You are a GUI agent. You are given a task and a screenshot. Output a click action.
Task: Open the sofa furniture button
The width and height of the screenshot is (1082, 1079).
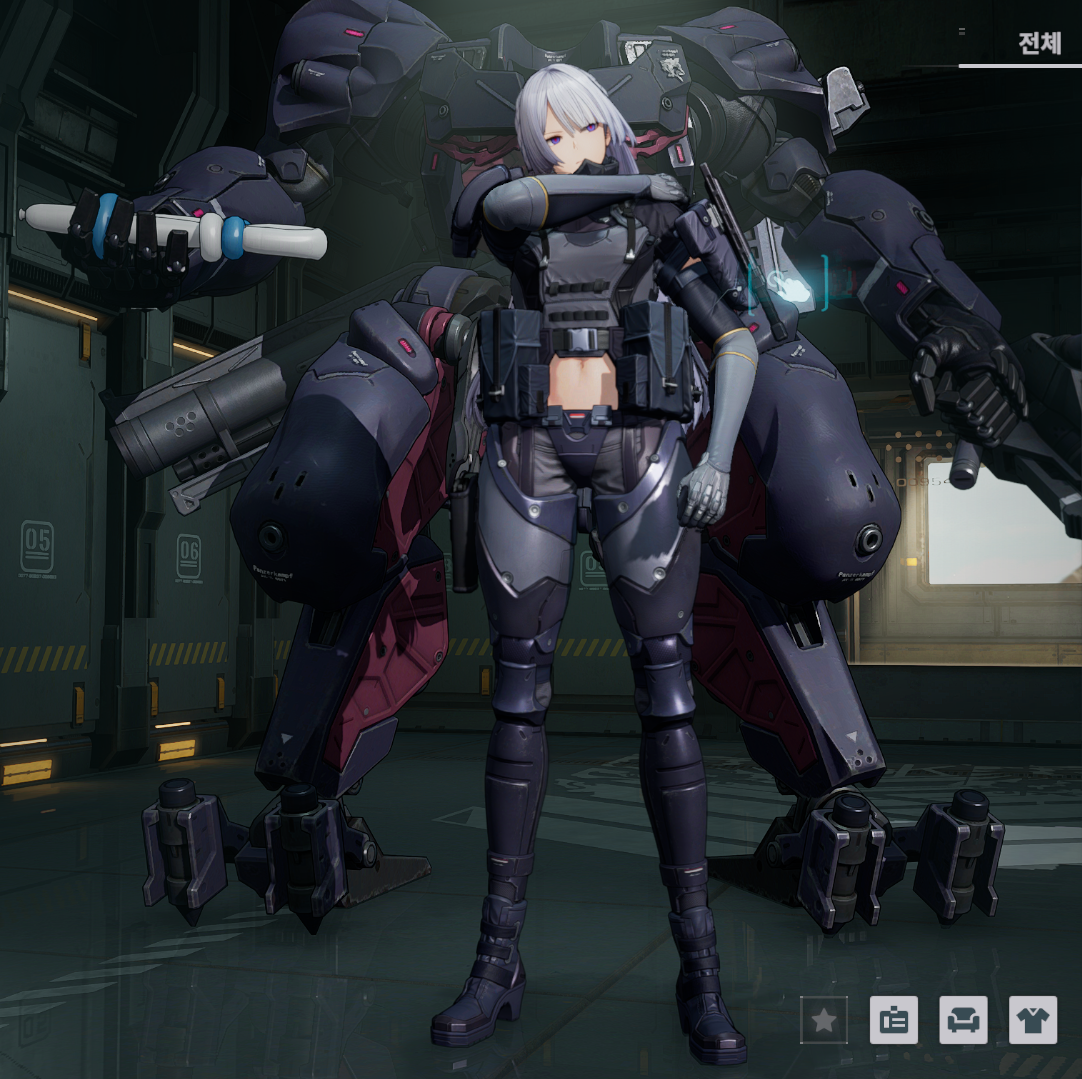(x=963, y=1020)
